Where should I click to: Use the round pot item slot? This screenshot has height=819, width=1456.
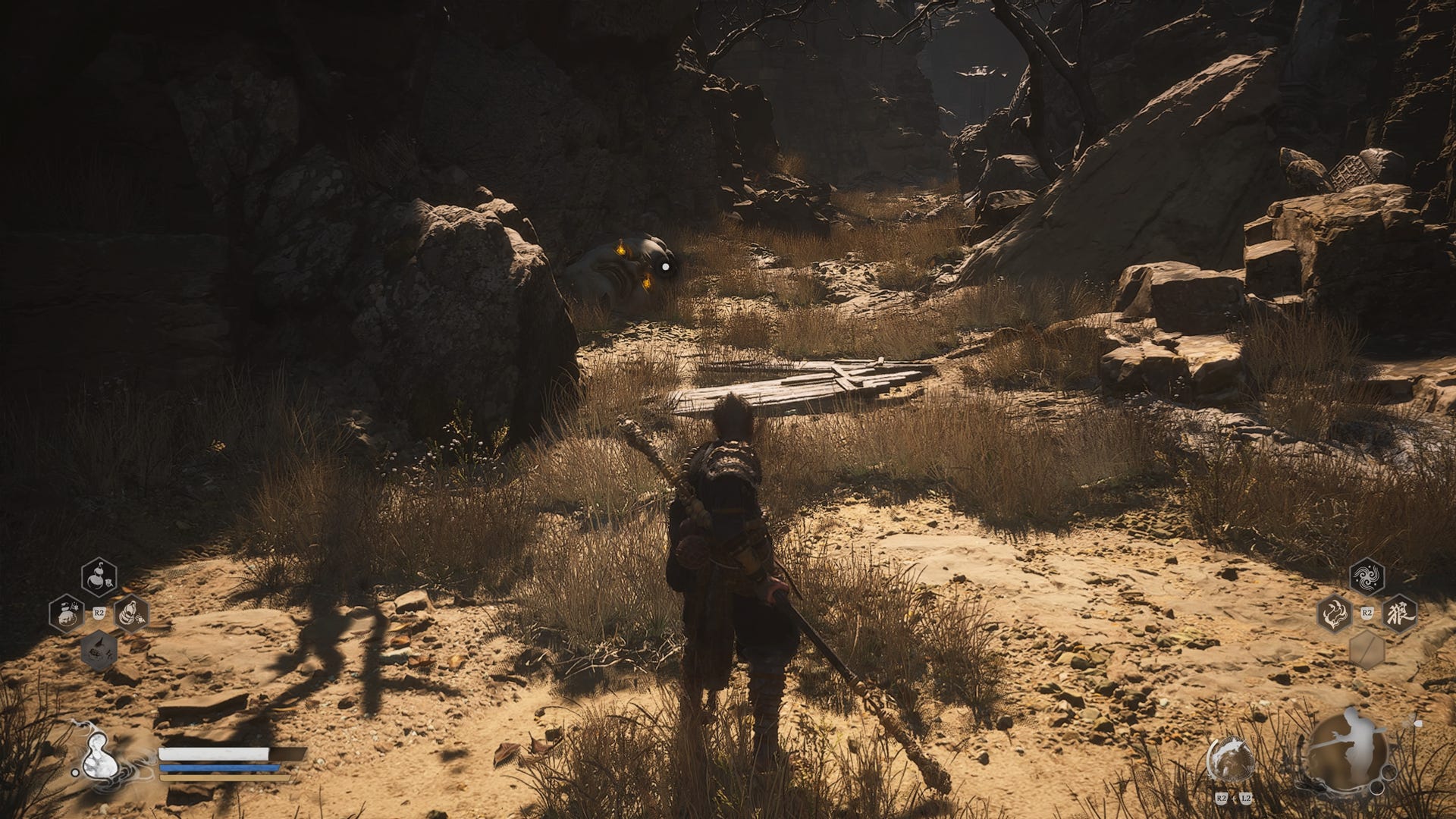(x=67, y=613)
